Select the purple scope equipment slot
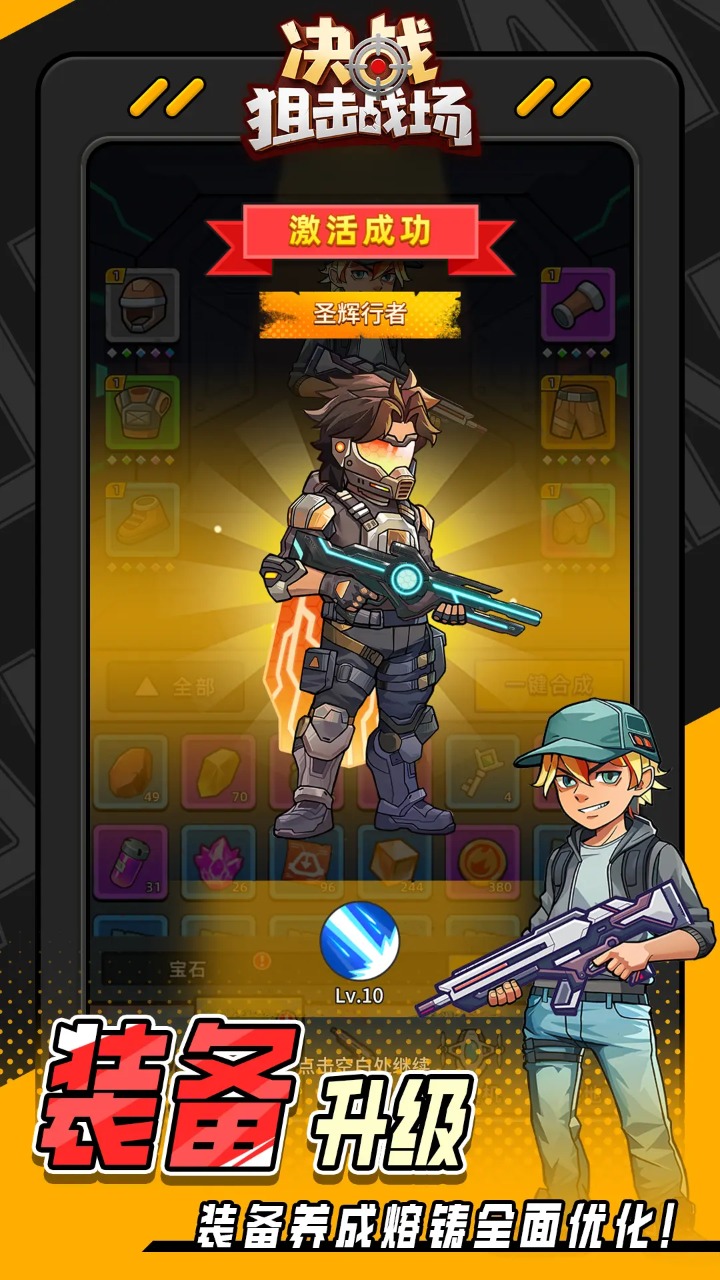 pos(577,305)
